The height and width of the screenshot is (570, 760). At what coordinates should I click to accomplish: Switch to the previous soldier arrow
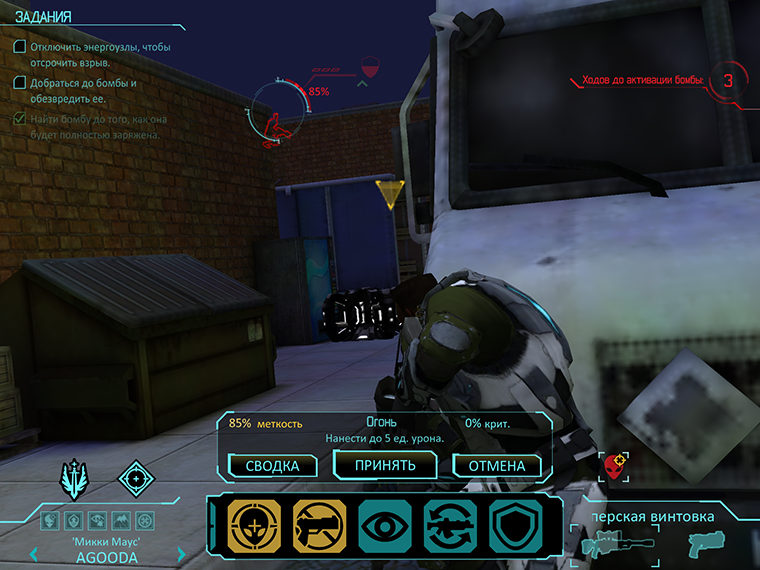pyautogui.click(x=34, y=554)
